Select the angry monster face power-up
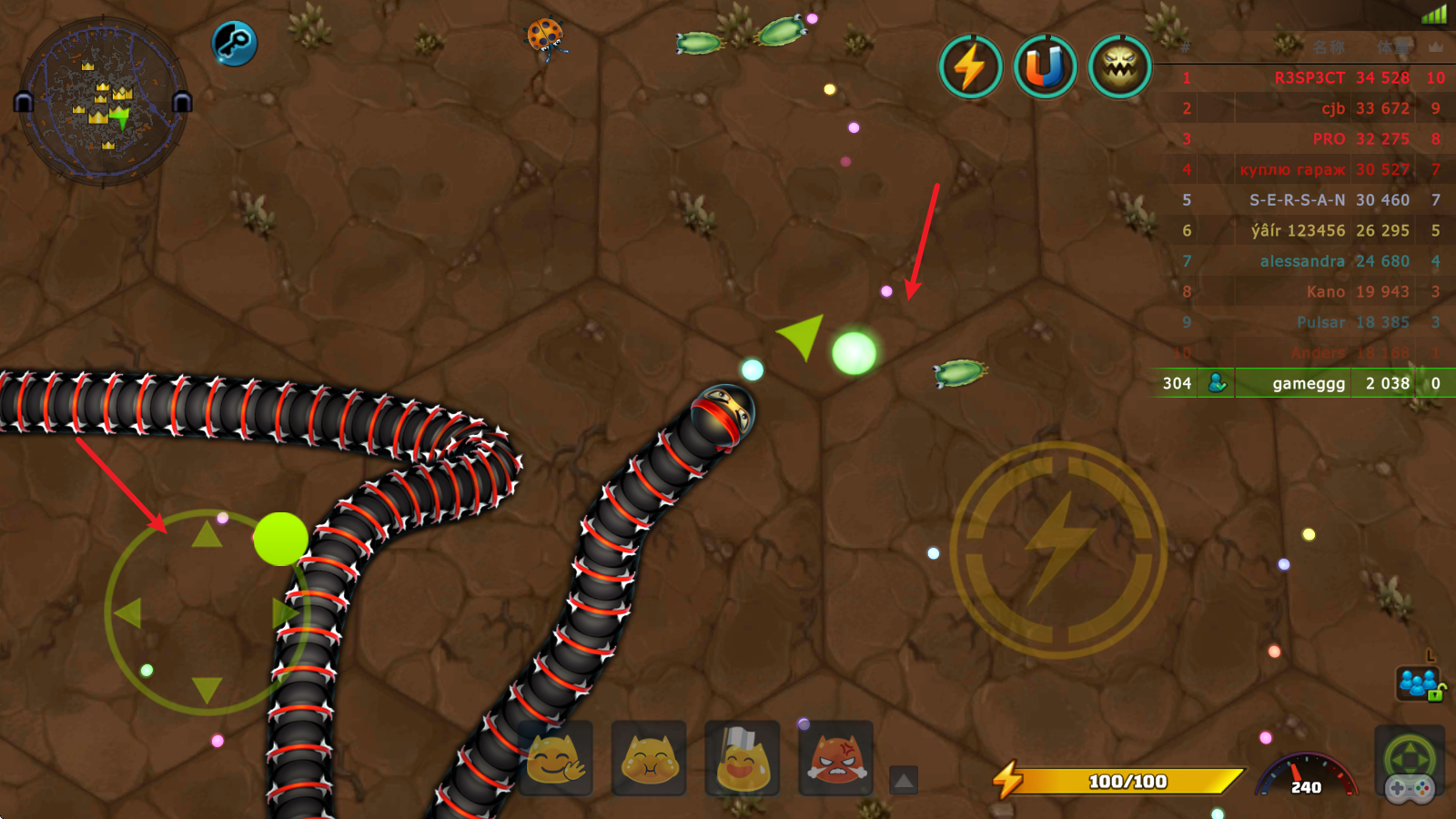Screen dimensions: 1456x819 tap(1119, 66)
